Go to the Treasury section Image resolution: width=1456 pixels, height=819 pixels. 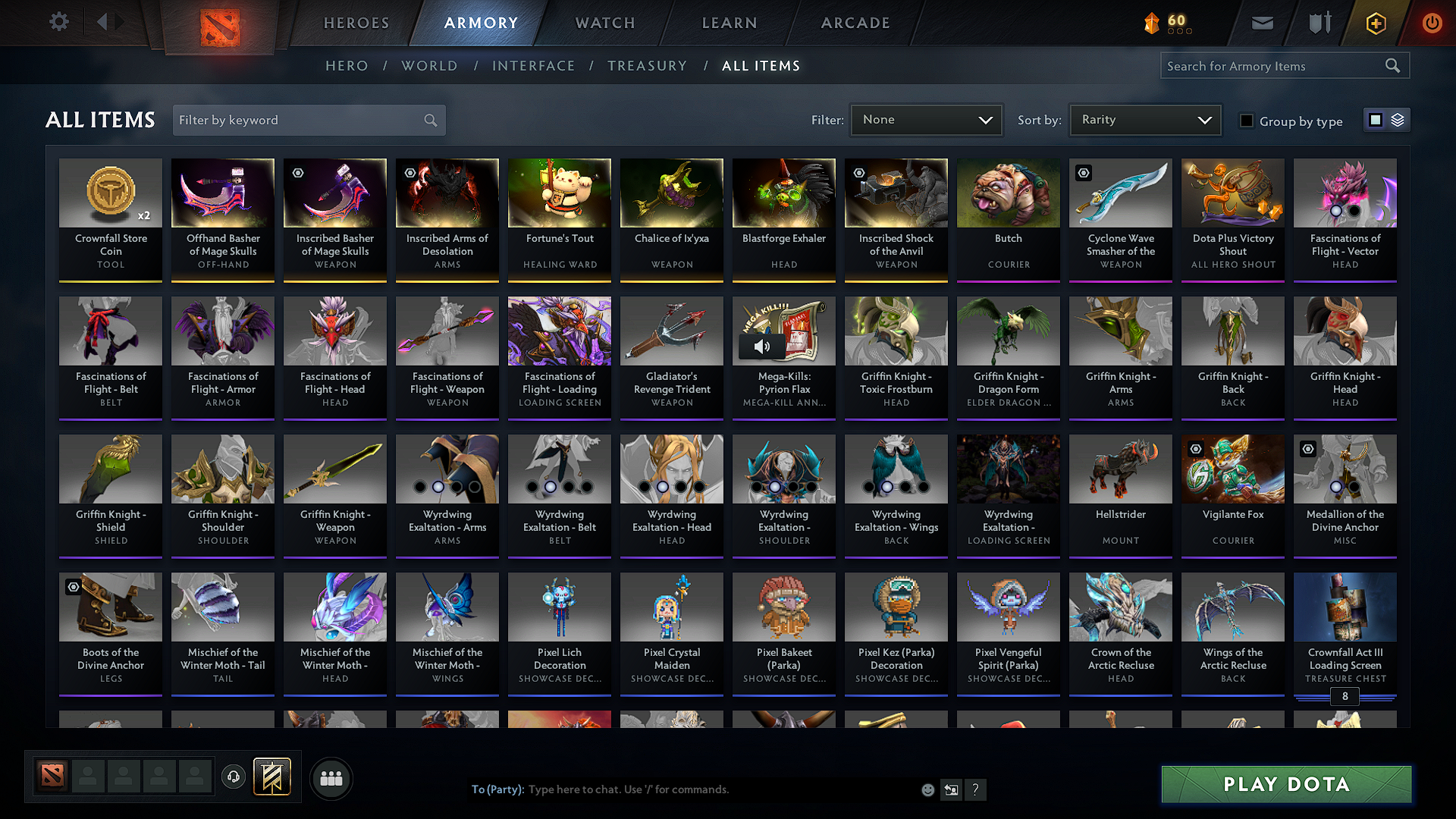click(x=647, y=65)
